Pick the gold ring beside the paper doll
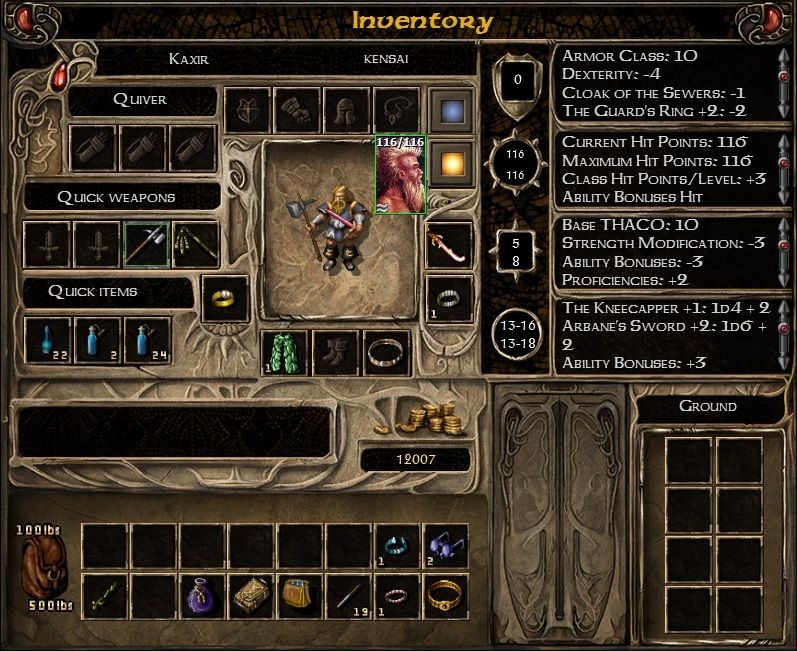 [x=225, y=299]
